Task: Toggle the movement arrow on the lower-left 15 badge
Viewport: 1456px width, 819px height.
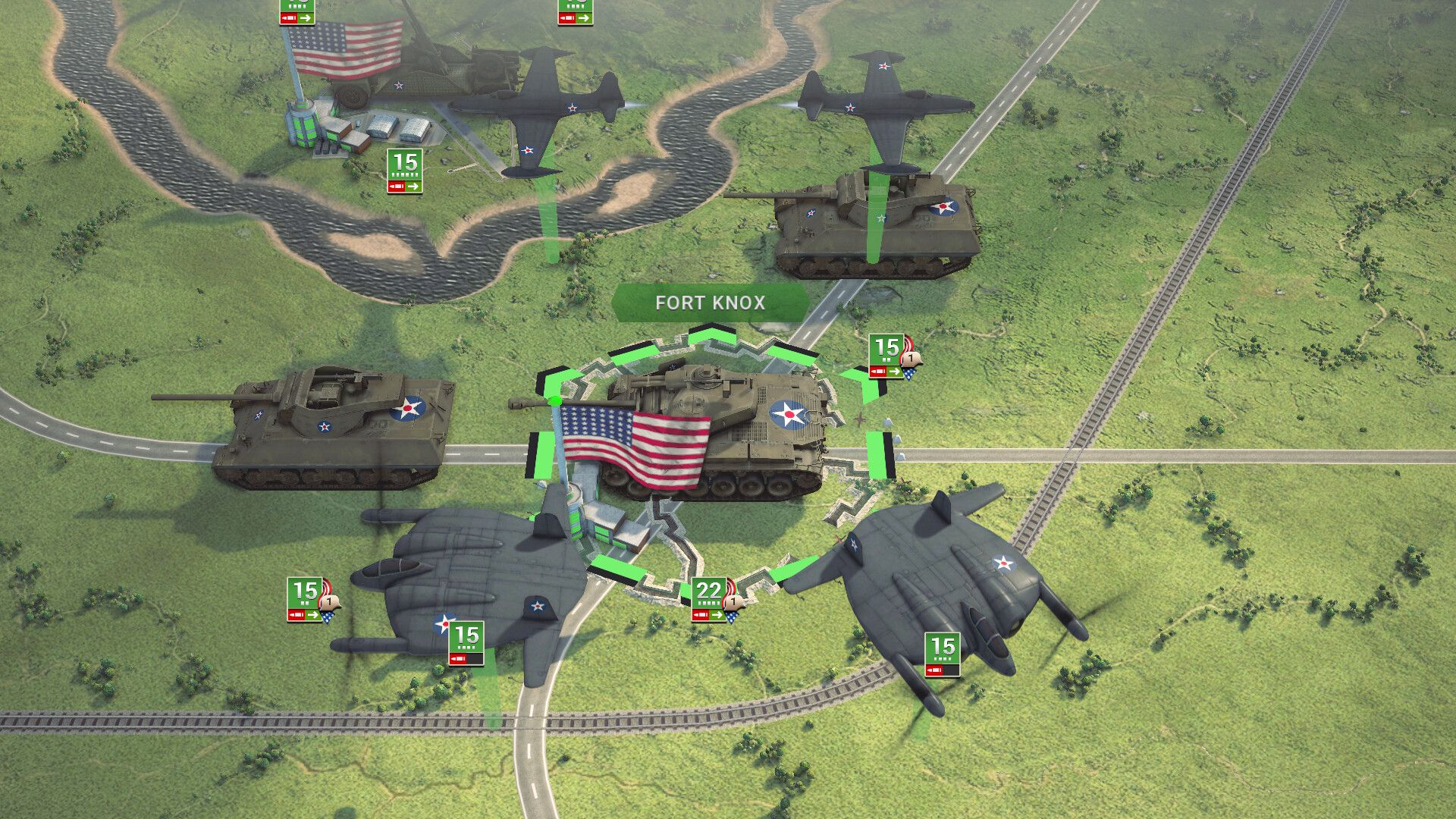Action: 312,615
